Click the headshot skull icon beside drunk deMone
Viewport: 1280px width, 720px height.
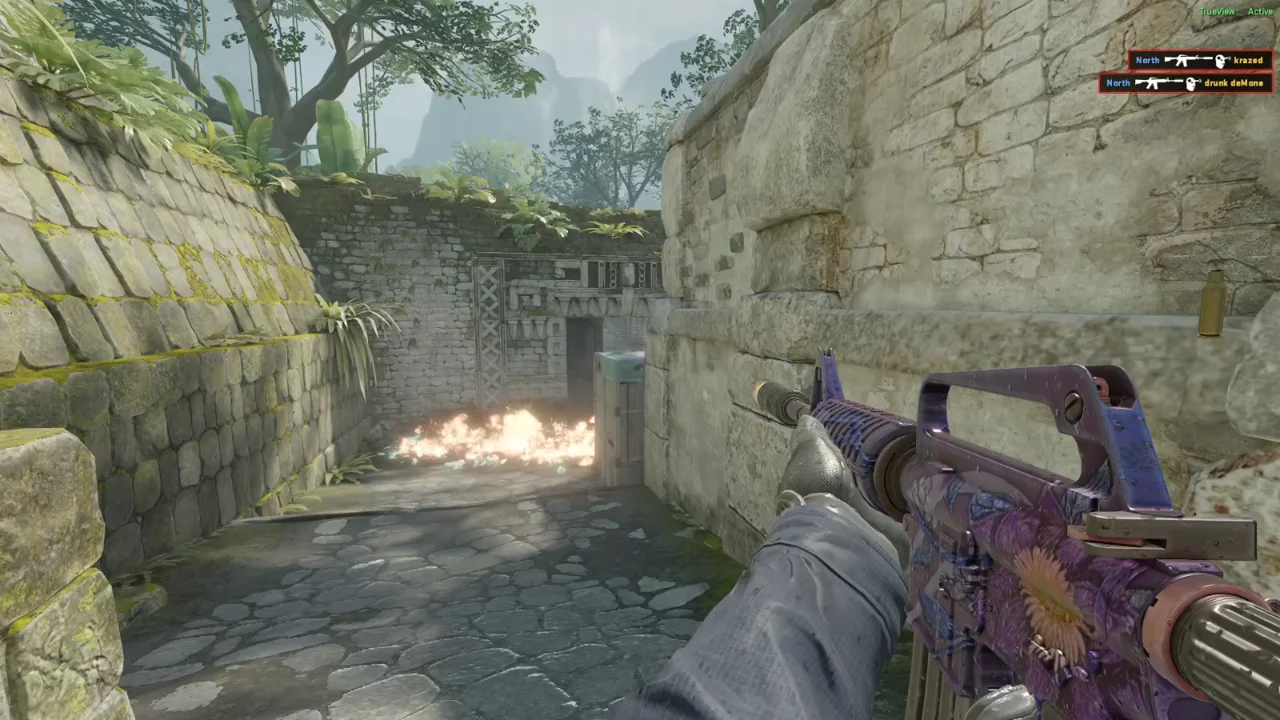click(1191, 83)
